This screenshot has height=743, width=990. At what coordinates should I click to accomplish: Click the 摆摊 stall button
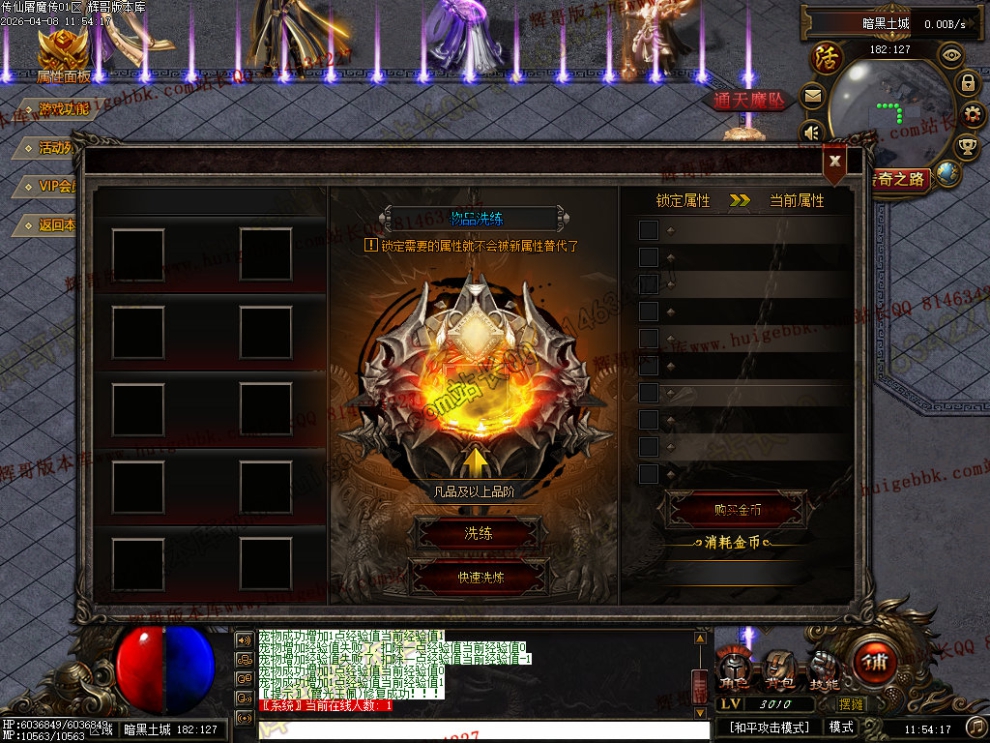pyautogui.click(x=852, y=705)
